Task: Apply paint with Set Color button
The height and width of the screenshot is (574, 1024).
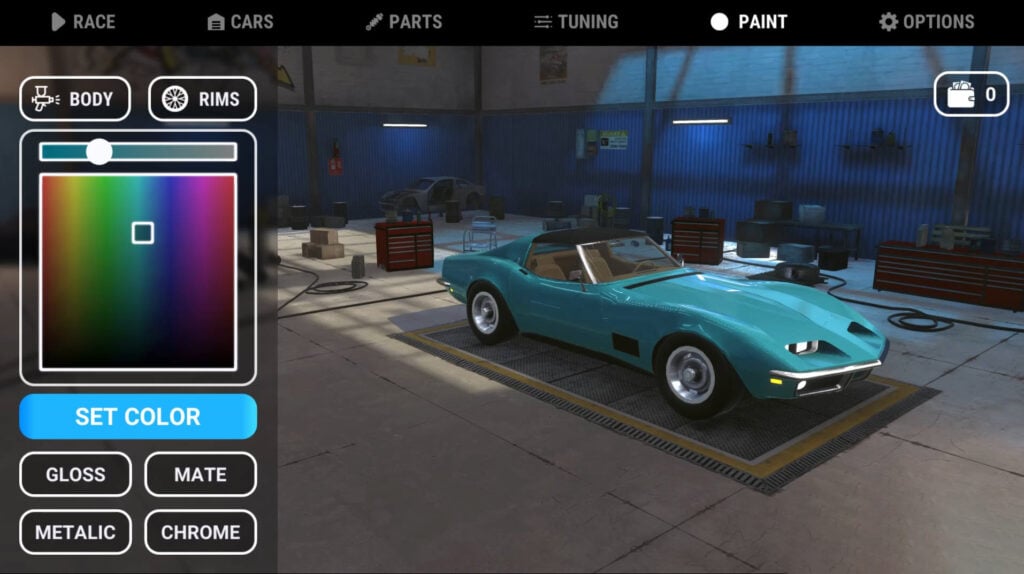Action: [x=138, y=416]
